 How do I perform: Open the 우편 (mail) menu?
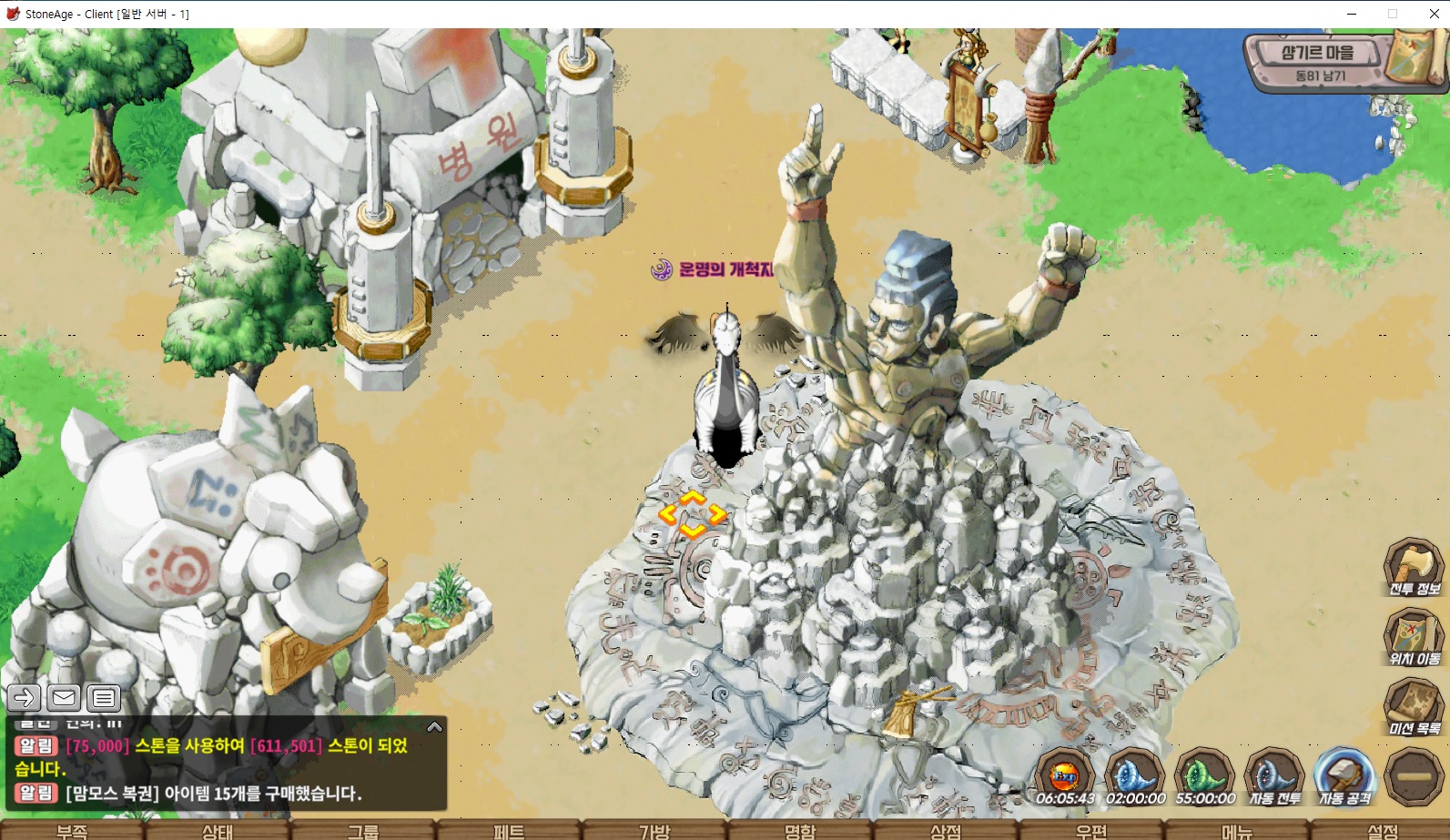click(1091, 830)
